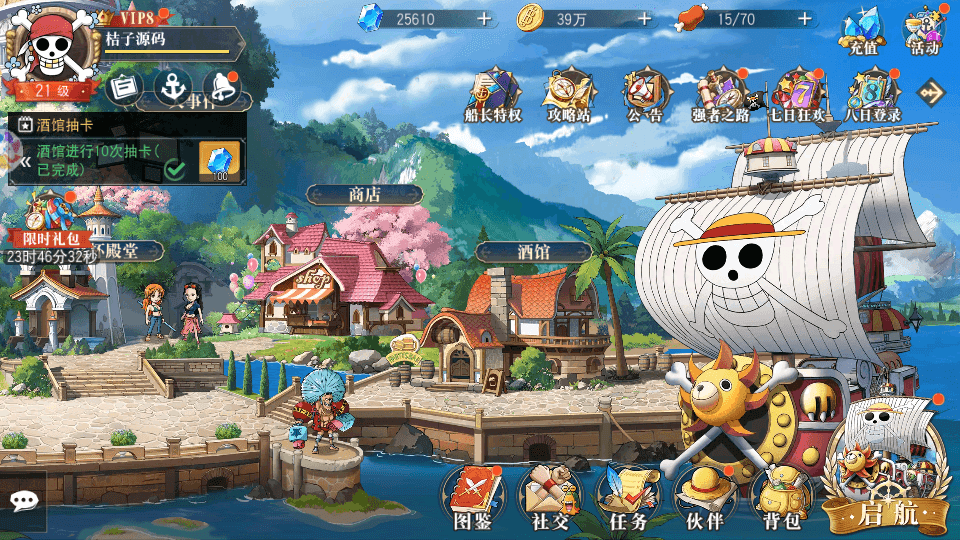960x540 pixels.
Task: Open the 八日登录 login rewards
Action: 872,94
